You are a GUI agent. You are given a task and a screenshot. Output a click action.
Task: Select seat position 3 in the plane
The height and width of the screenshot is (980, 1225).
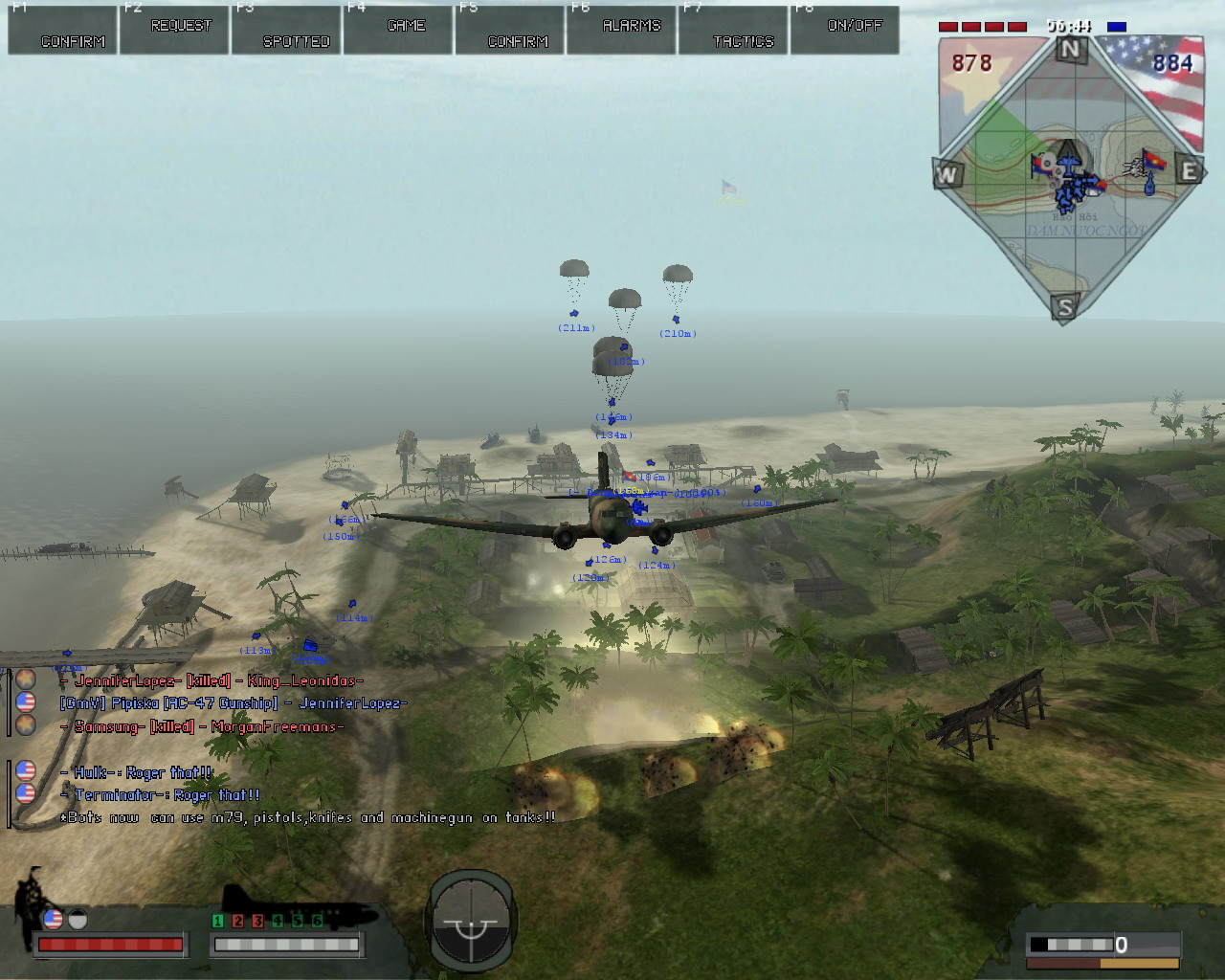257,921
